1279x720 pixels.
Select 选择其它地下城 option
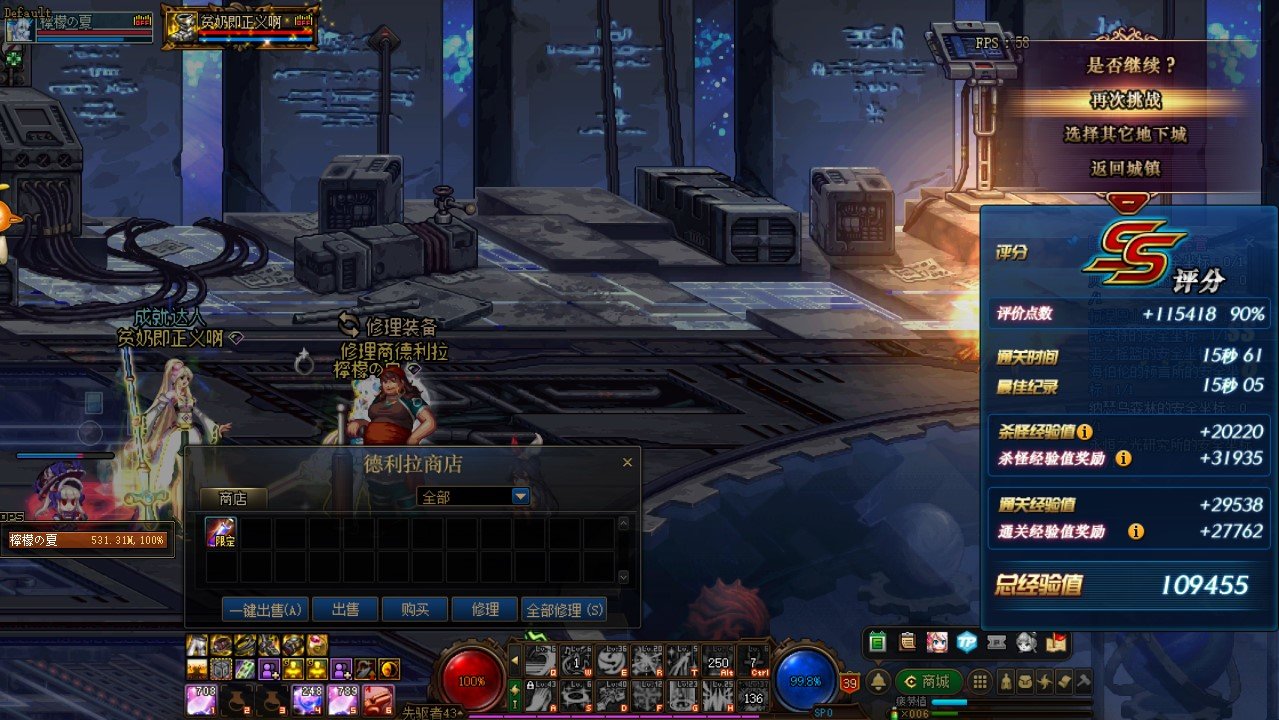coord(1125,134)
